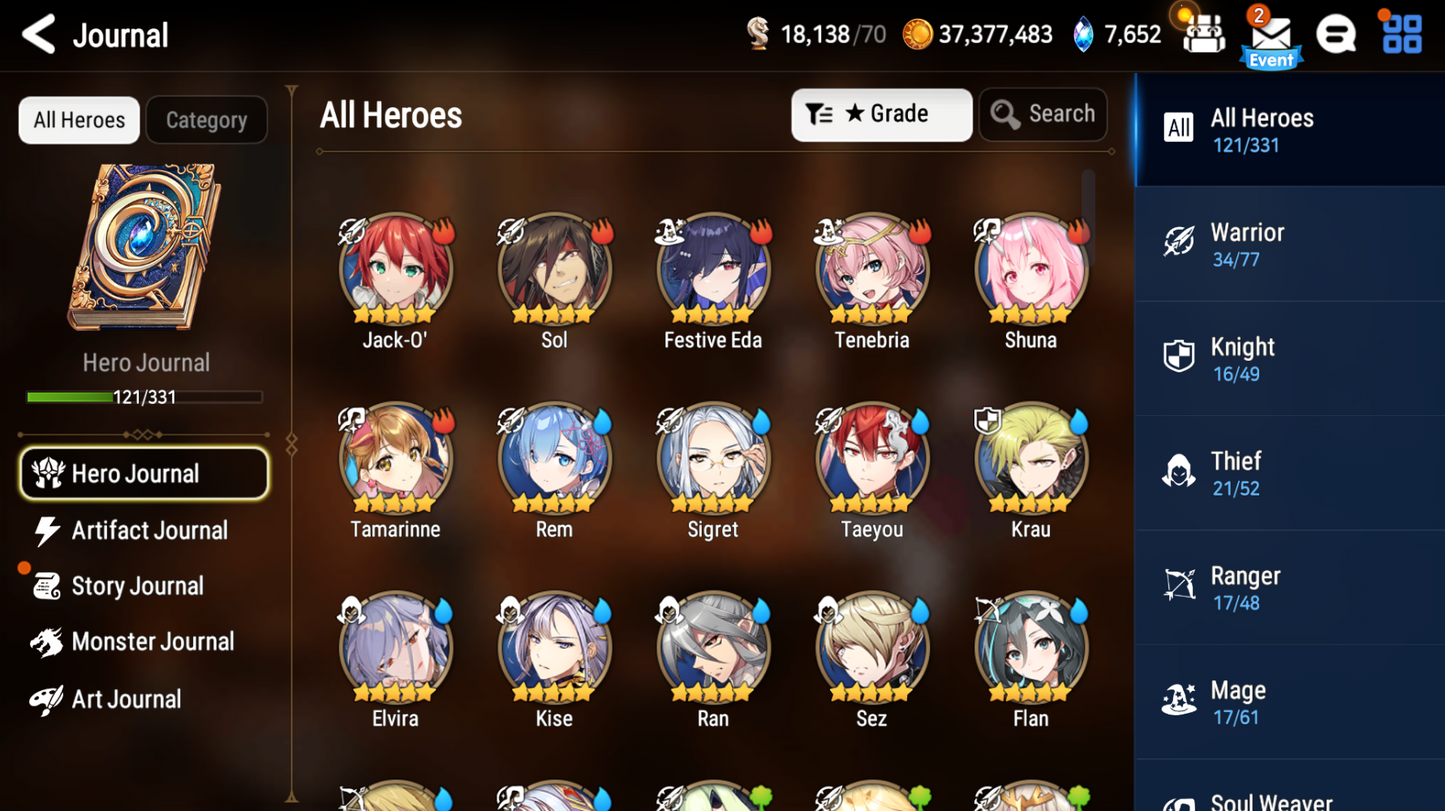Open the event shop icon
This screenshot has width=1445, height=811.
coord(1203,32)
